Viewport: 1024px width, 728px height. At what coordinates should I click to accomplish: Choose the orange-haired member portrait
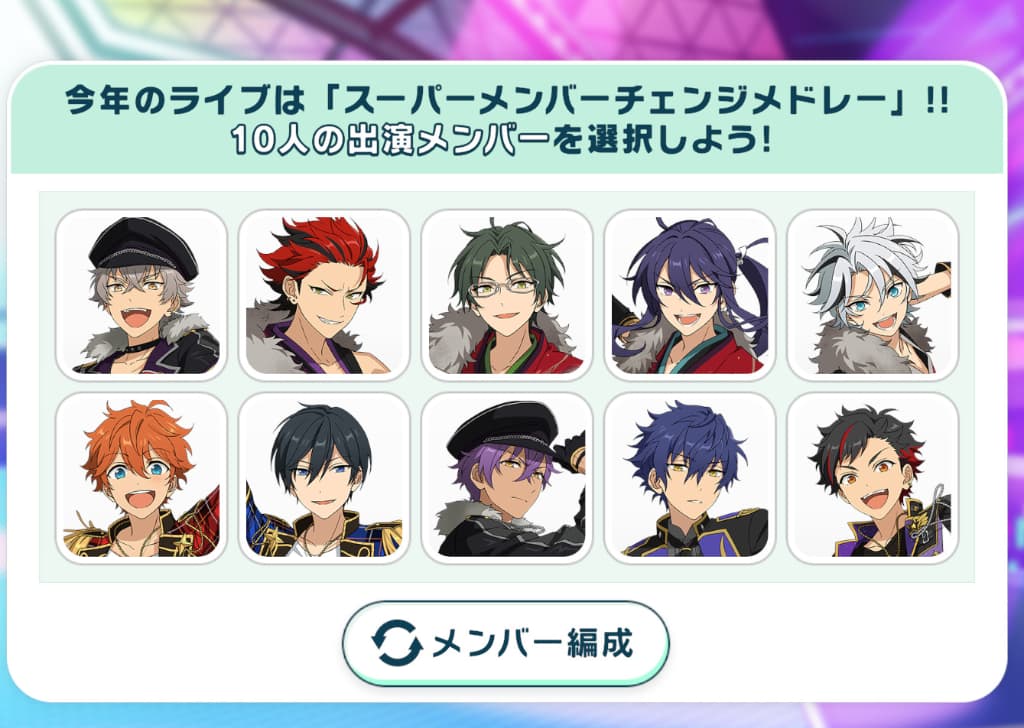[141, 478]
